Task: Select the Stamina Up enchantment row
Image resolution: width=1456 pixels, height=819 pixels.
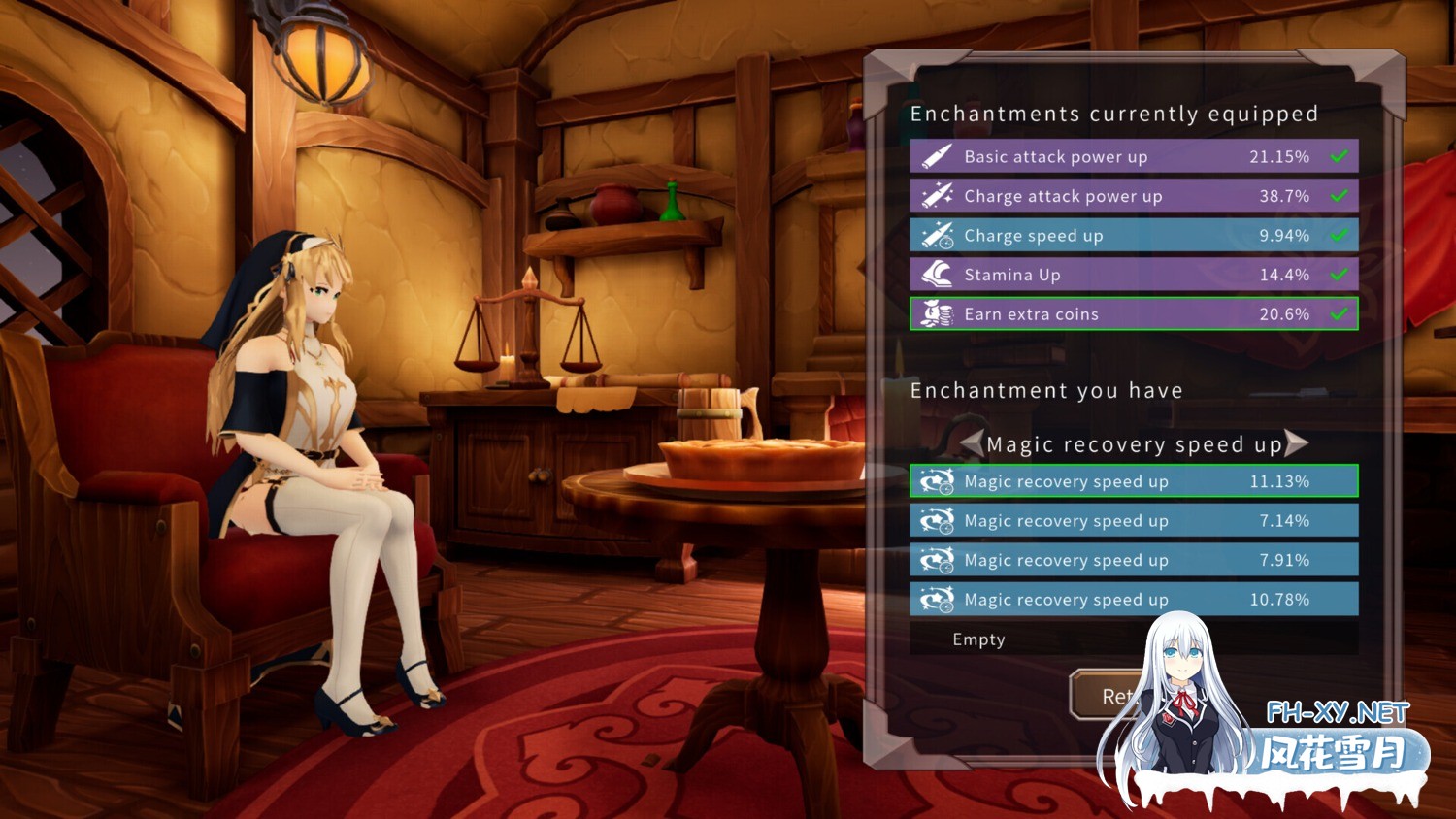Action: (1133, 275)
